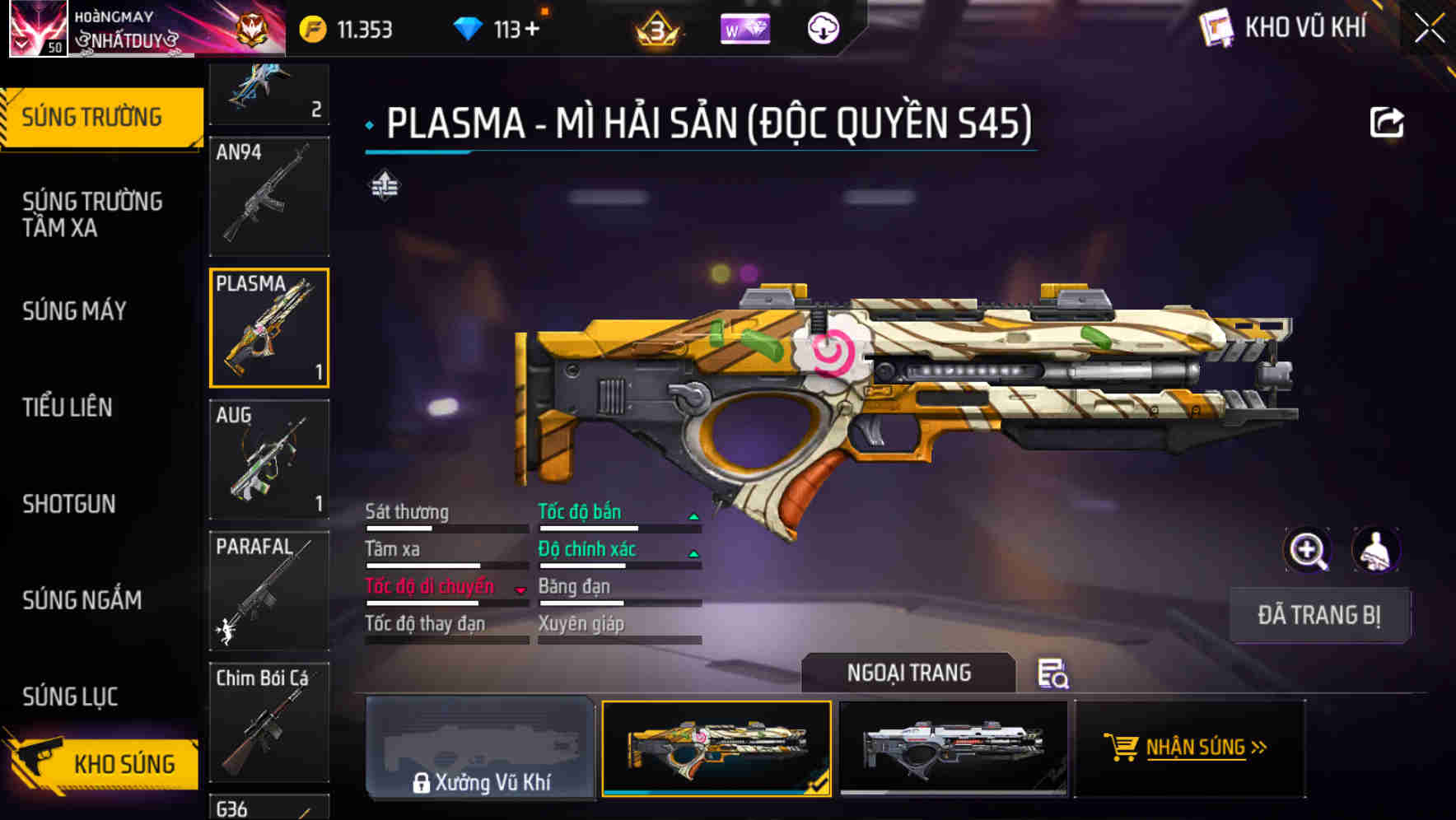Open the diamond top-up with W icon
This screenshot has height=820, width=1456.
[744, 28]
